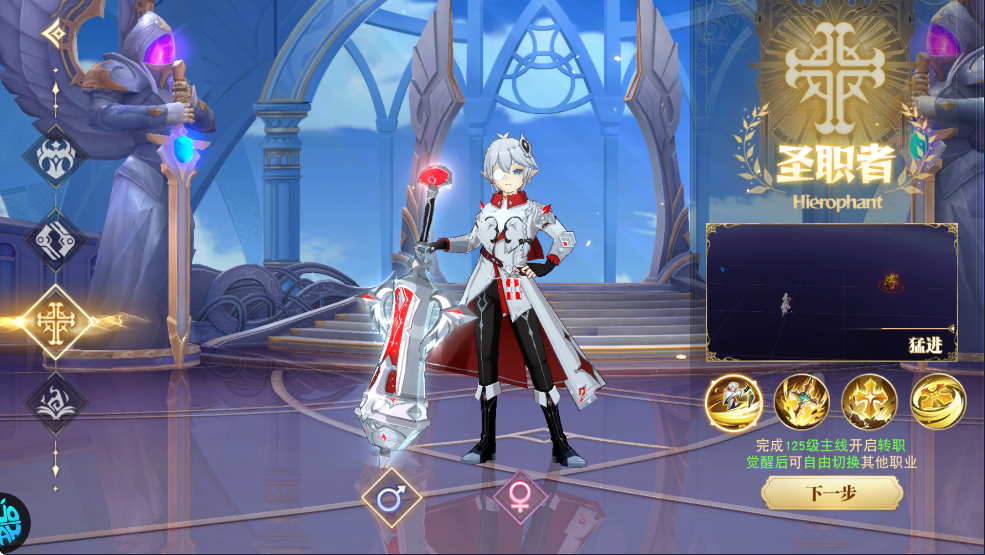Open the skill preview video panel

[x=831, y=292]
